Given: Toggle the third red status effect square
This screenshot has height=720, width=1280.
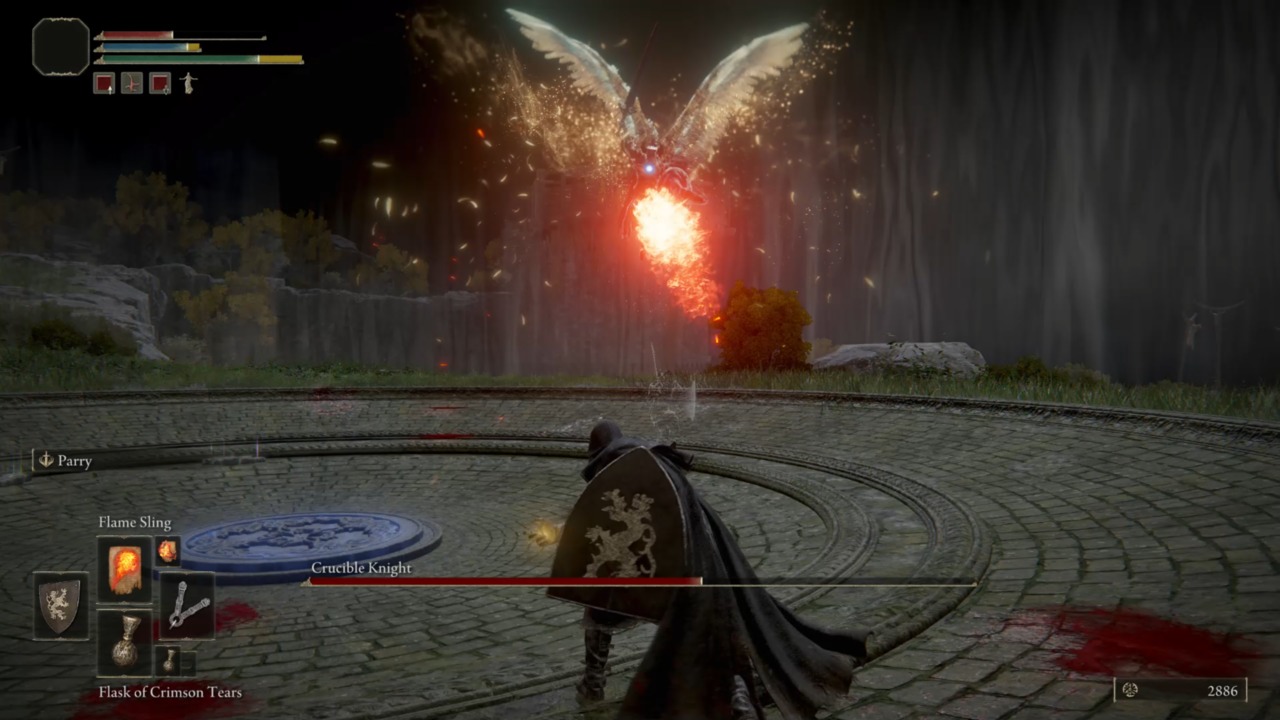Looking at the screenshot, I should point(161,84).
